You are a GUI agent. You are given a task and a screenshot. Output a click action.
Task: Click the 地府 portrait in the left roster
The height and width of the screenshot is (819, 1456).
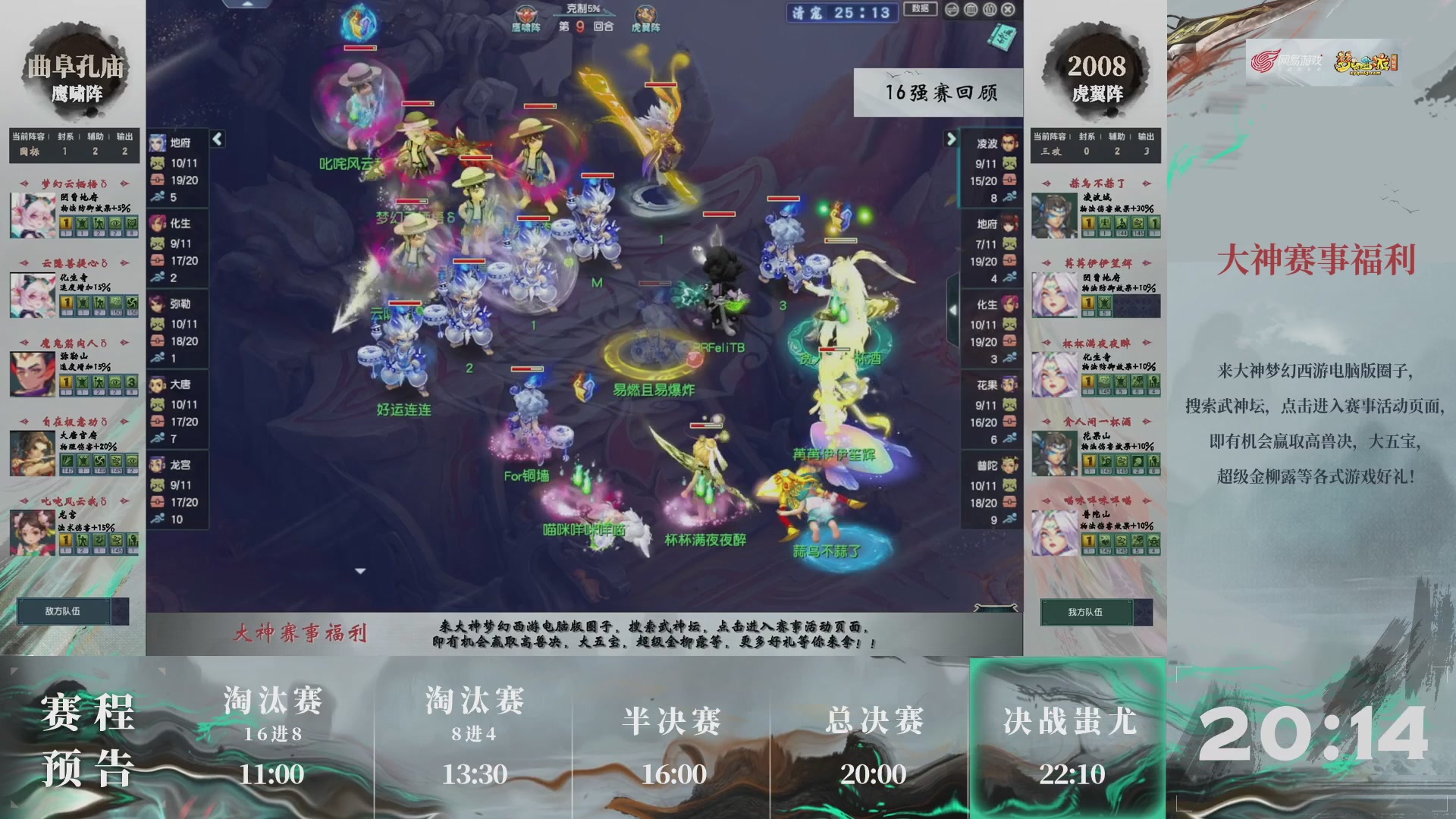pyautogui.click(x=159, y=143)
